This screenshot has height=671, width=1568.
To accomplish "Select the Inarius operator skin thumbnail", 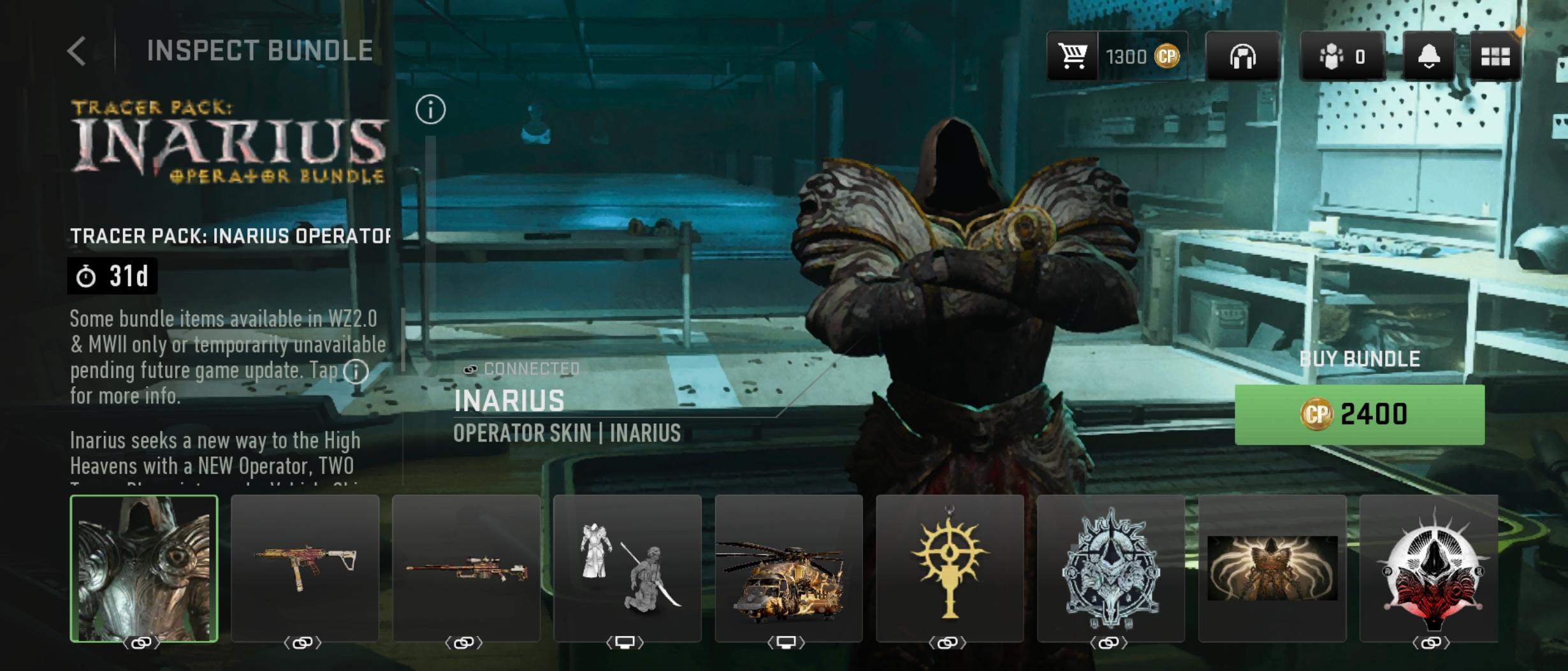I will coord(144,568).
